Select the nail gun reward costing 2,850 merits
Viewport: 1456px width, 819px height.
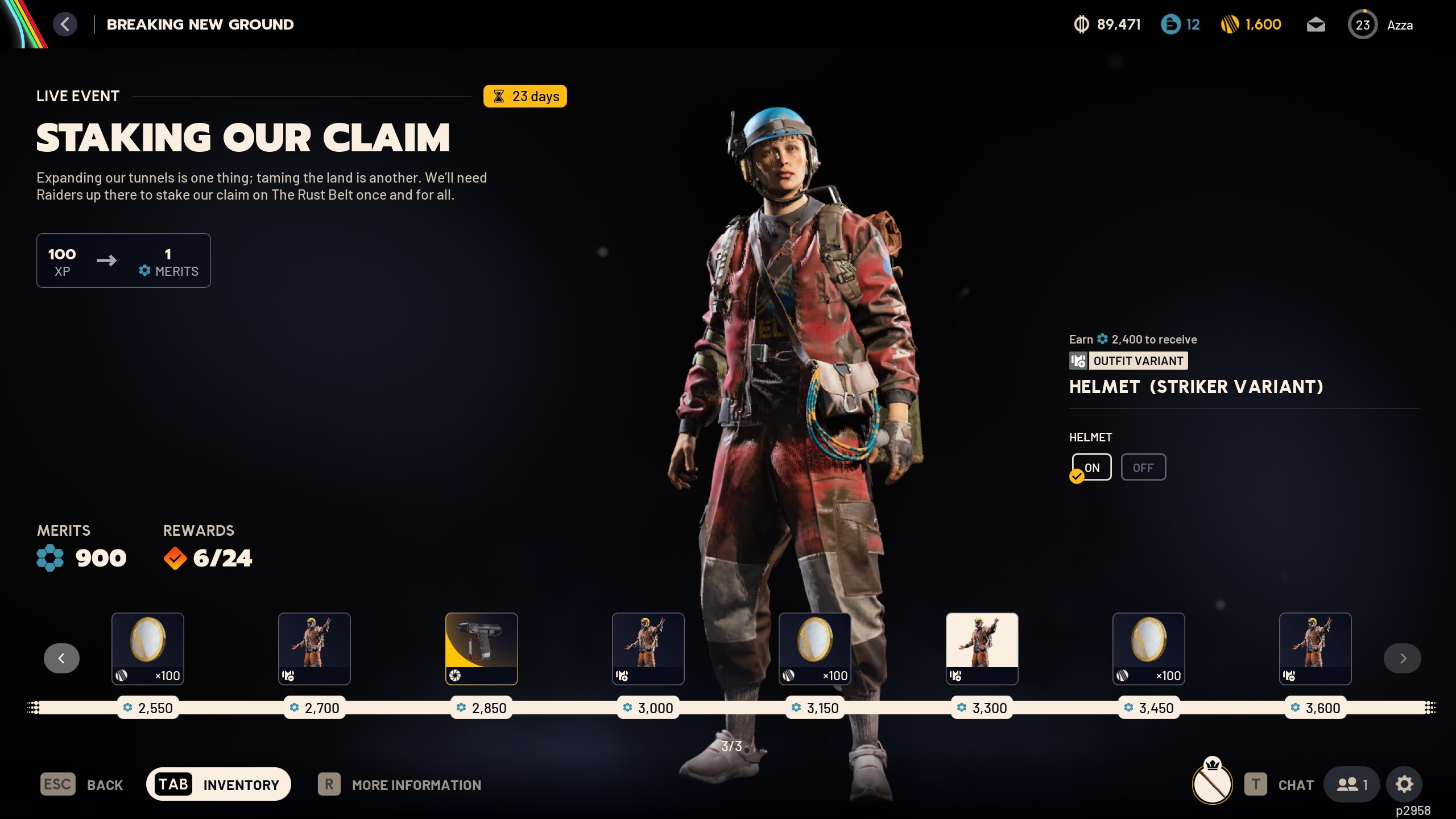click(481, 648)
